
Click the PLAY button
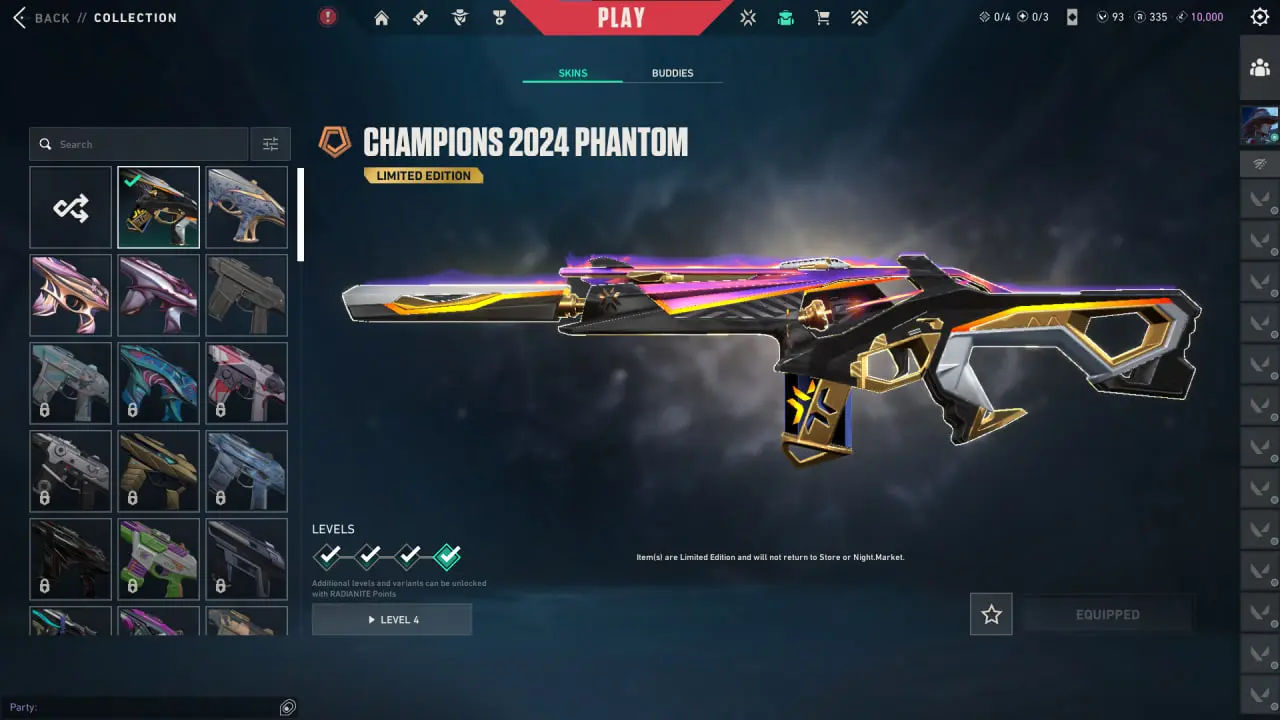pos(622,16)
